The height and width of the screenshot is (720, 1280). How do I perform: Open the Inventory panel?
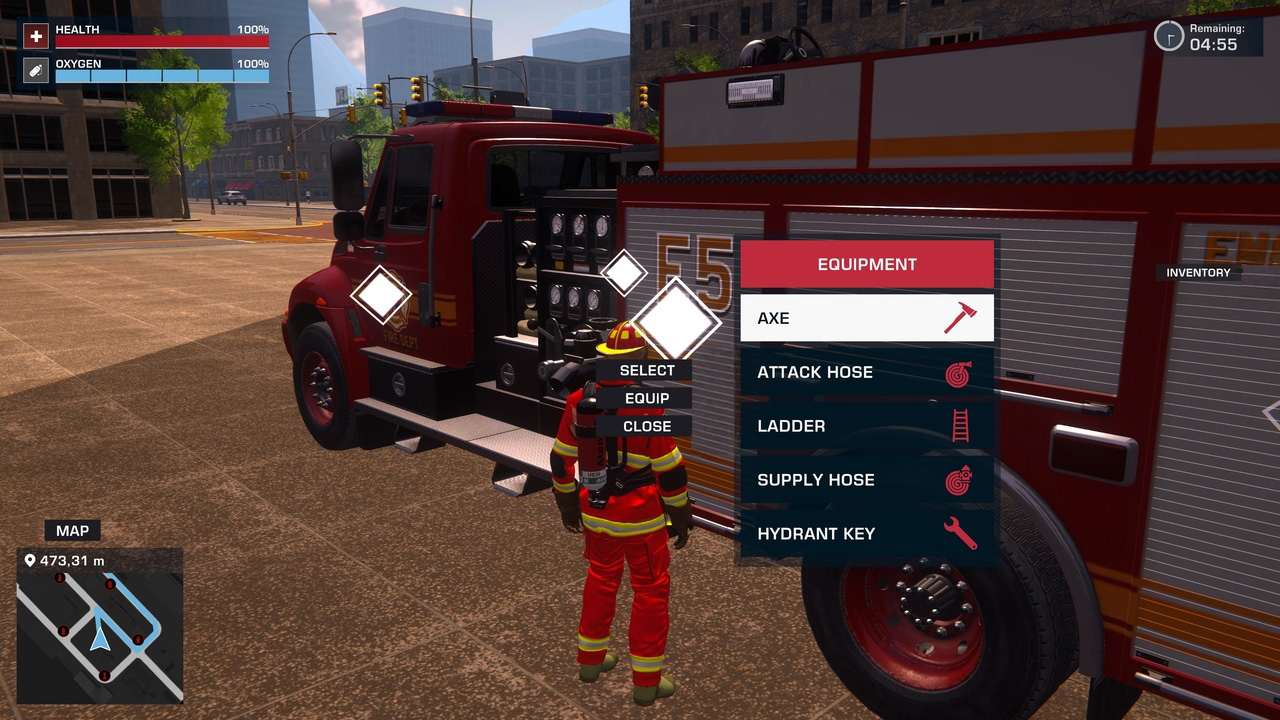point(1198,272)
